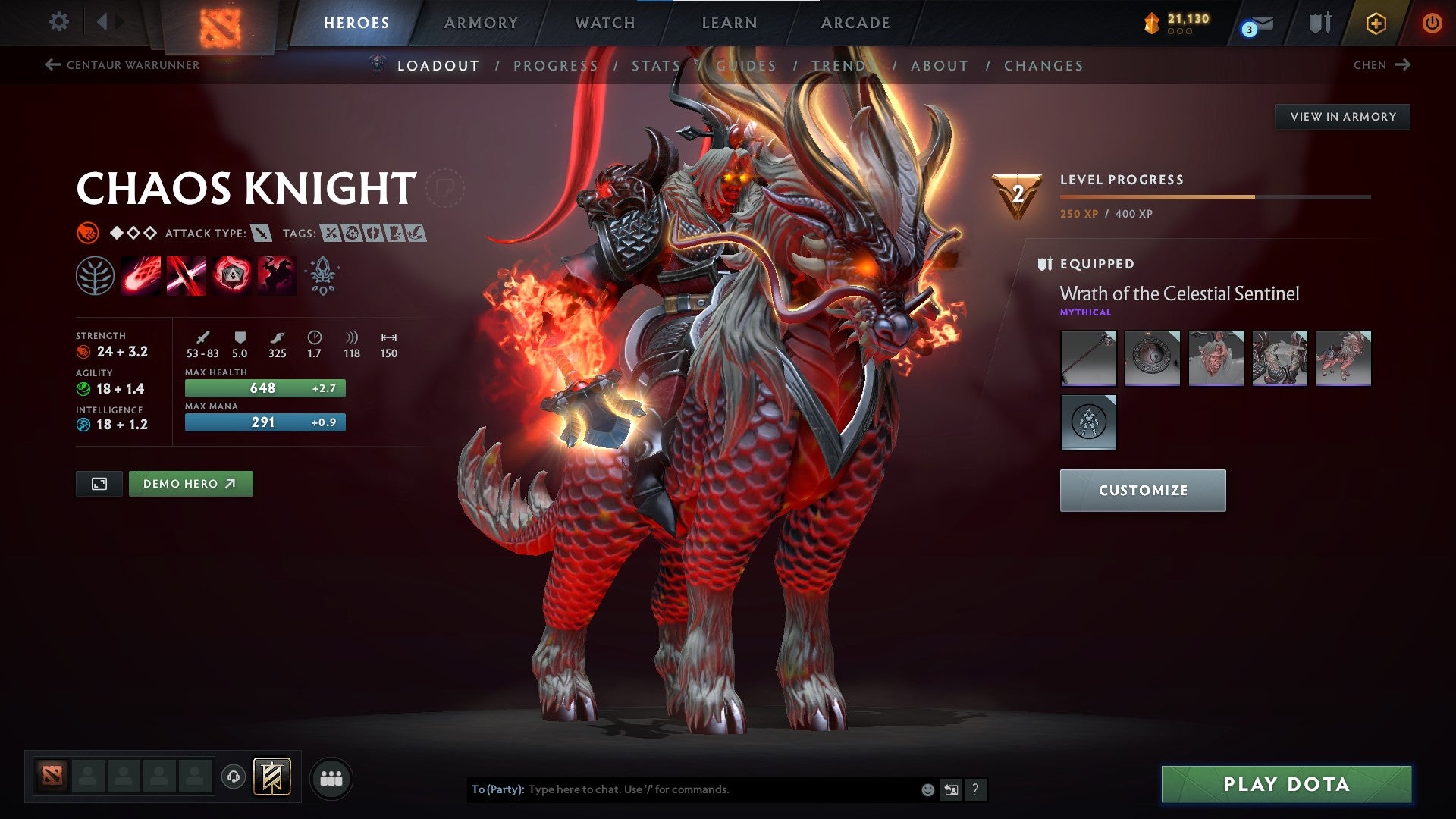Screen dimensions: 1456x819
Task: Click the strength attribute icon
Action: pos(82,351)
